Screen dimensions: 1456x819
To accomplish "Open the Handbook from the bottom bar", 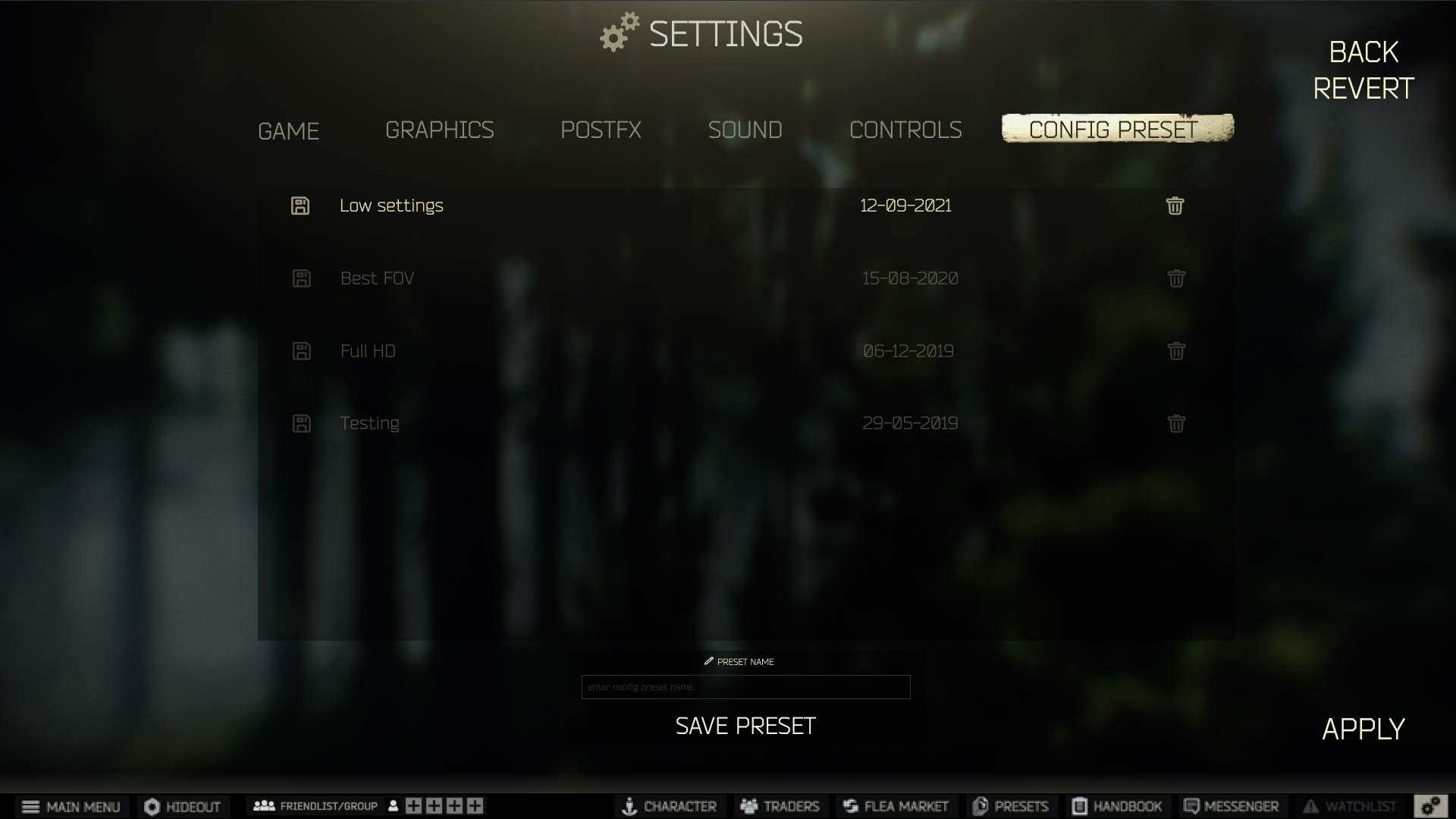I will pos(1117,806).
